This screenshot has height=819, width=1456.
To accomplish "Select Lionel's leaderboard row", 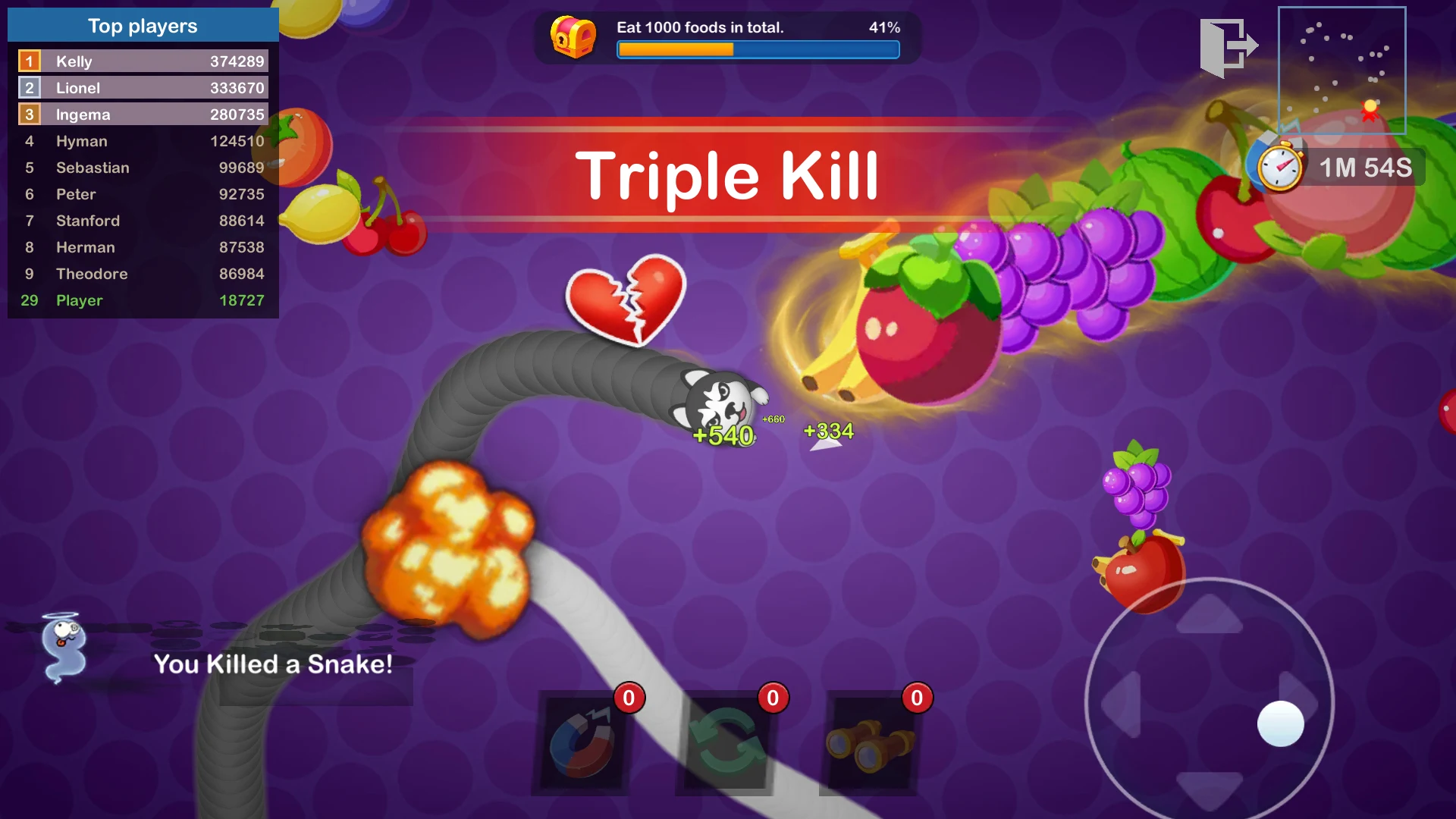I will click(x=143, y=88).
